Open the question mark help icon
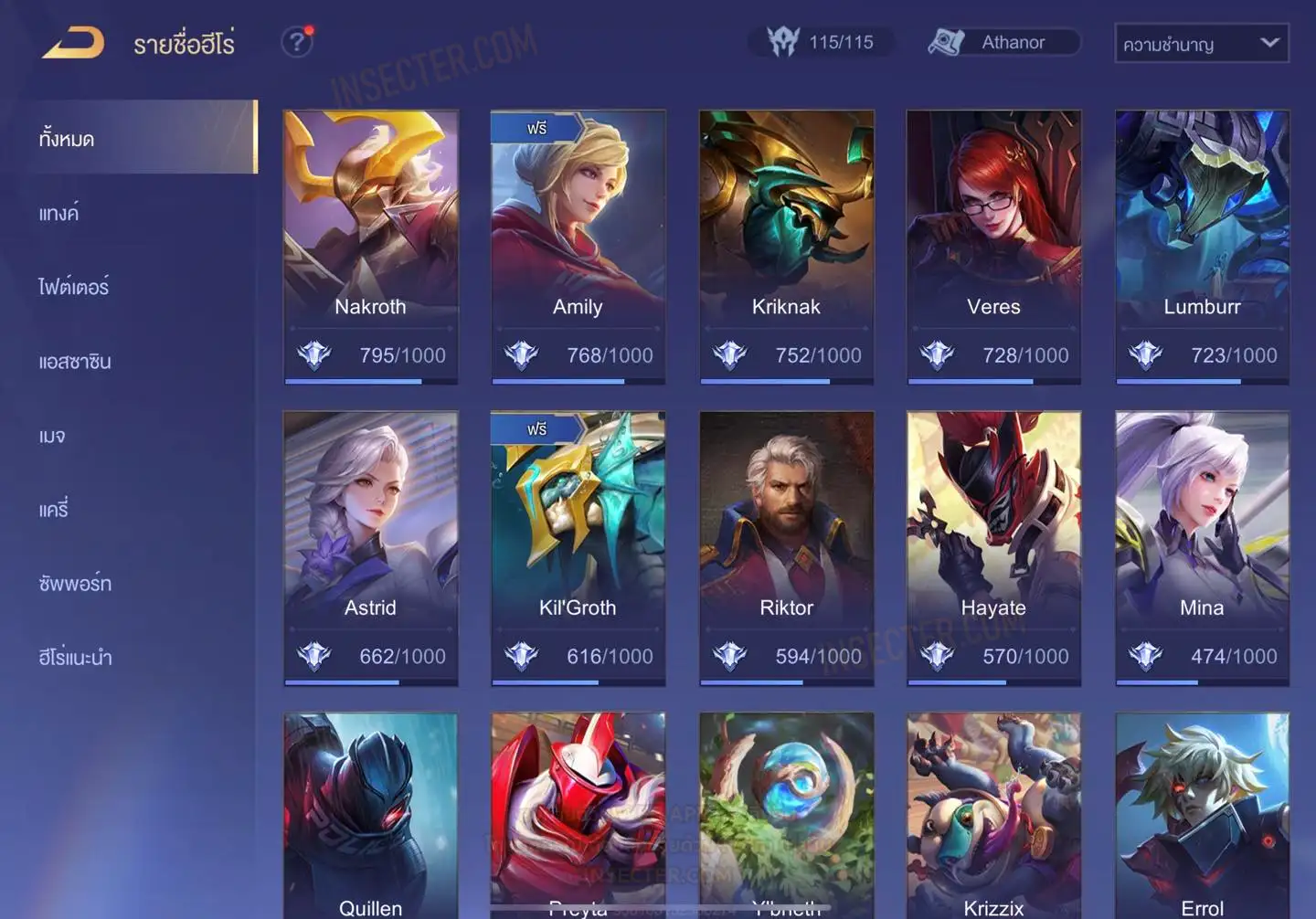The height and width of the screenshot is (919, 1316). (x=296, y=42)
